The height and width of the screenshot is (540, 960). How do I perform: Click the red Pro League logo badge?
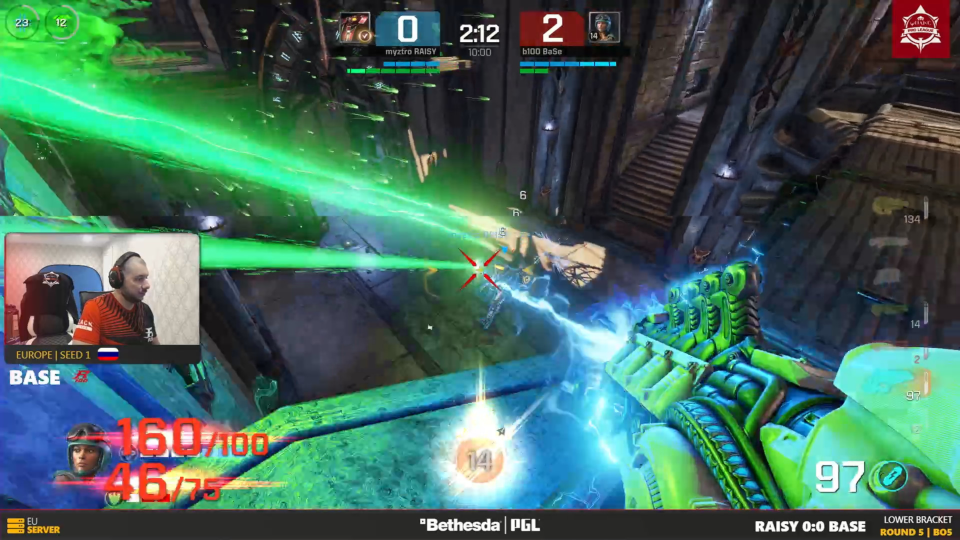[920, 29]
